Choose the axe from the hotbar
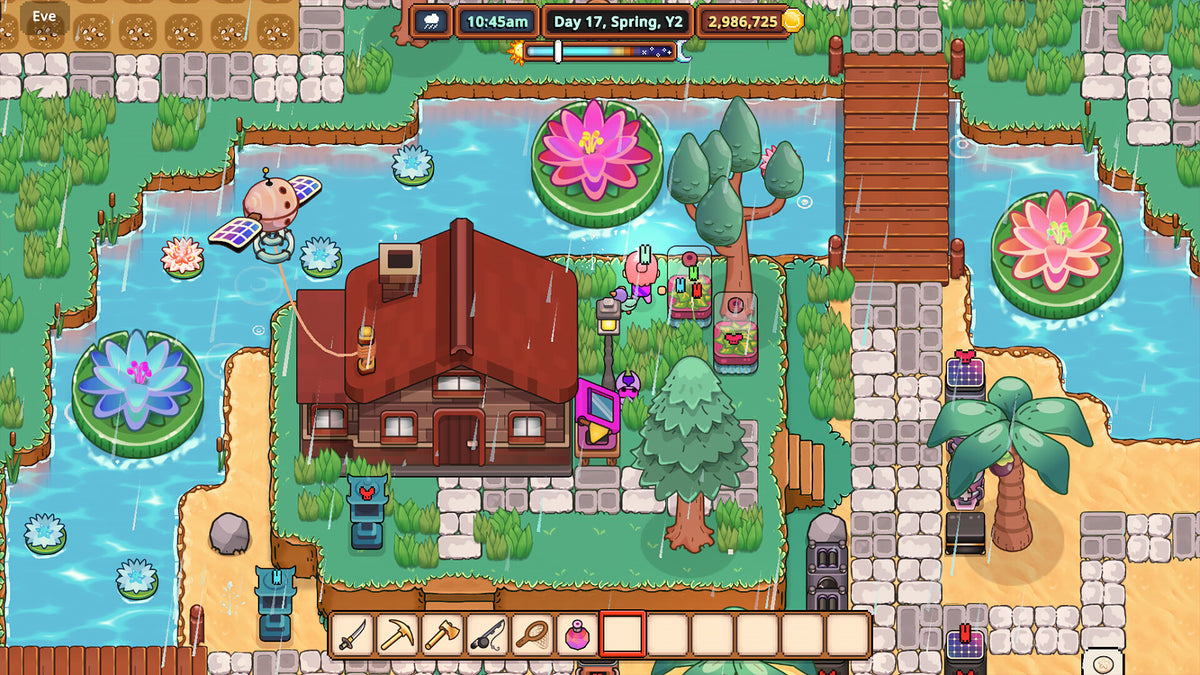 [x=442, y=634]
